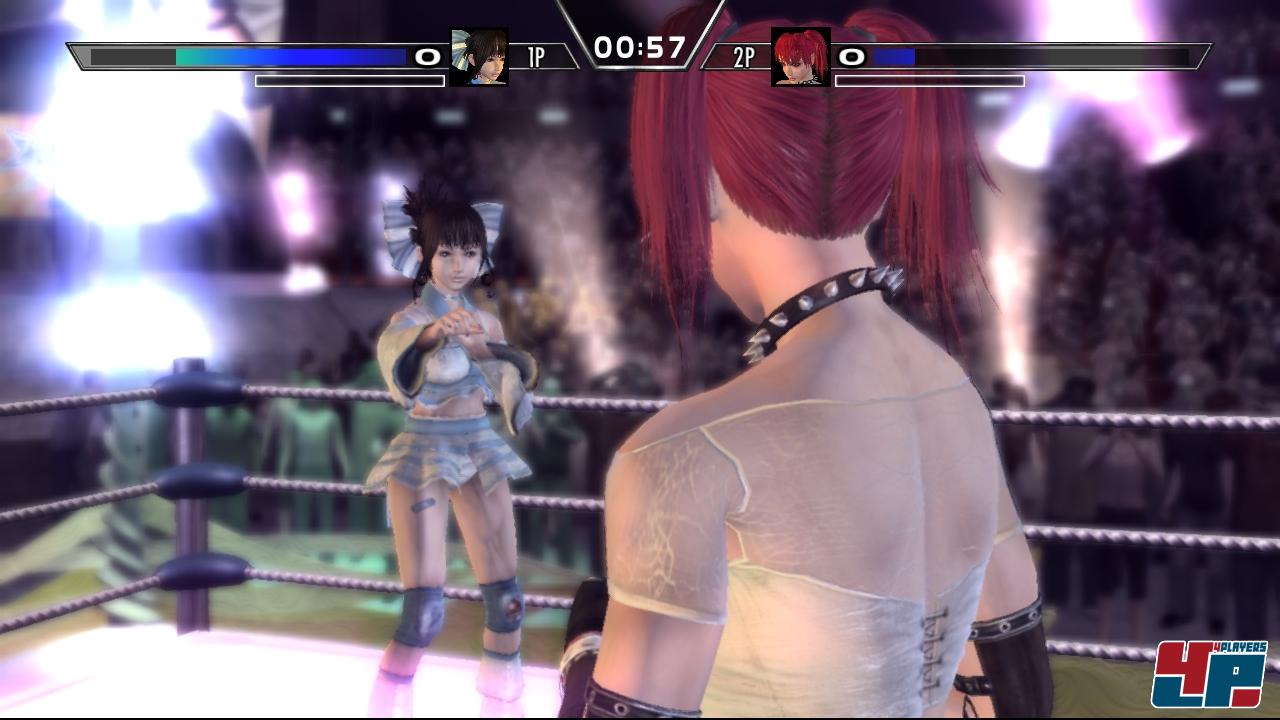This screenshot has width=1280, height=720.
Task: Click the 1P fighter portrait
Action: click(x=479, y=57)
